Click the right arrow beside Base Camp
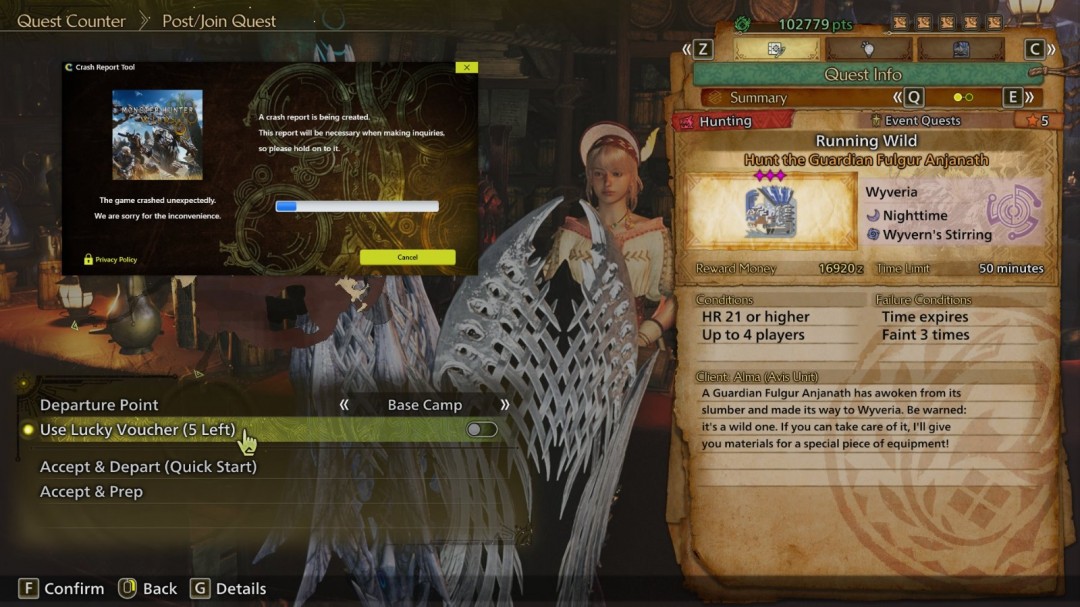The image size is (1080, 607). [x=504, y=405]
